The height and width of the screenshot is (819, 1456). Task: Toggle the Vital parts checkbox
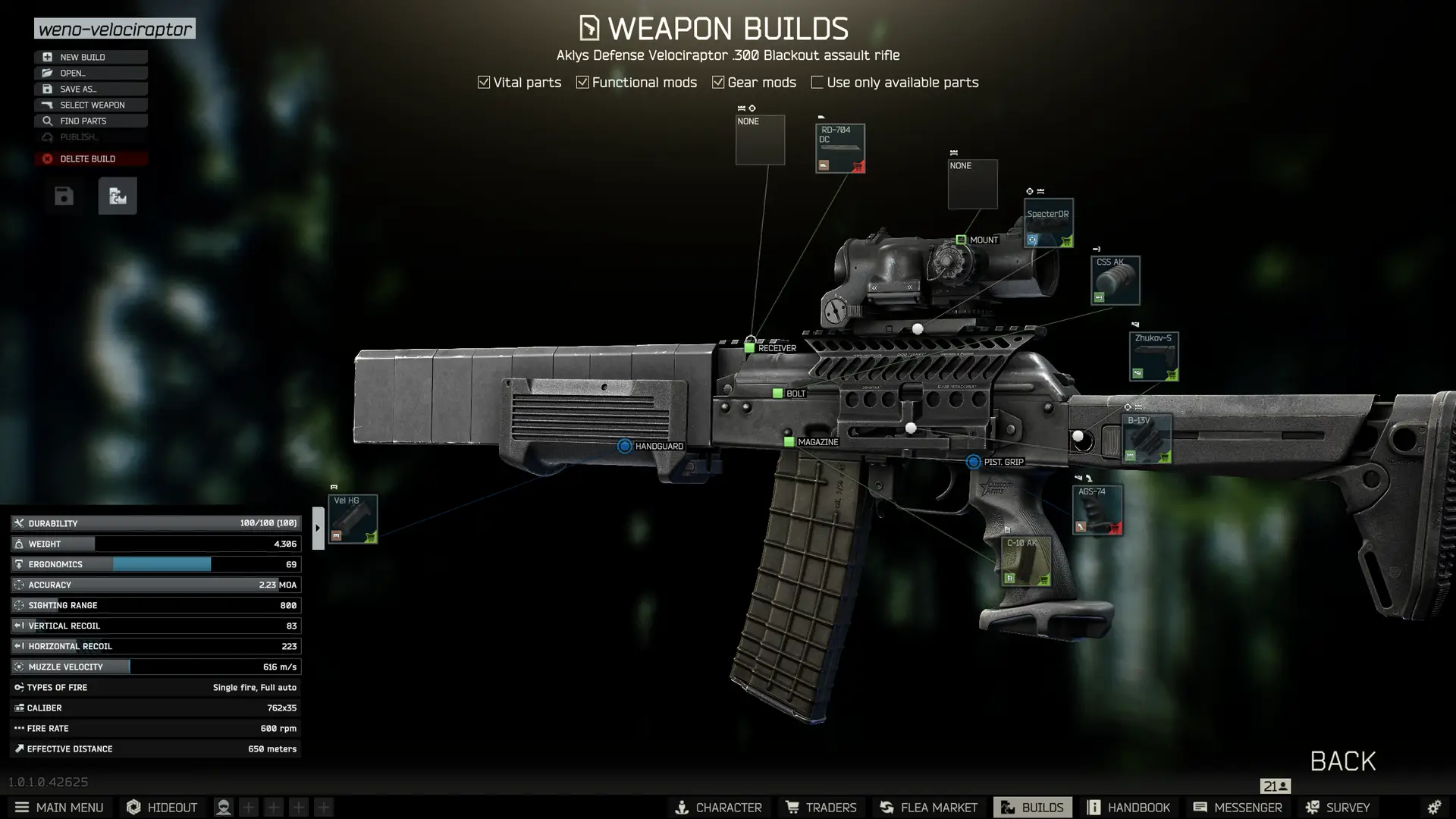point(484,82)
